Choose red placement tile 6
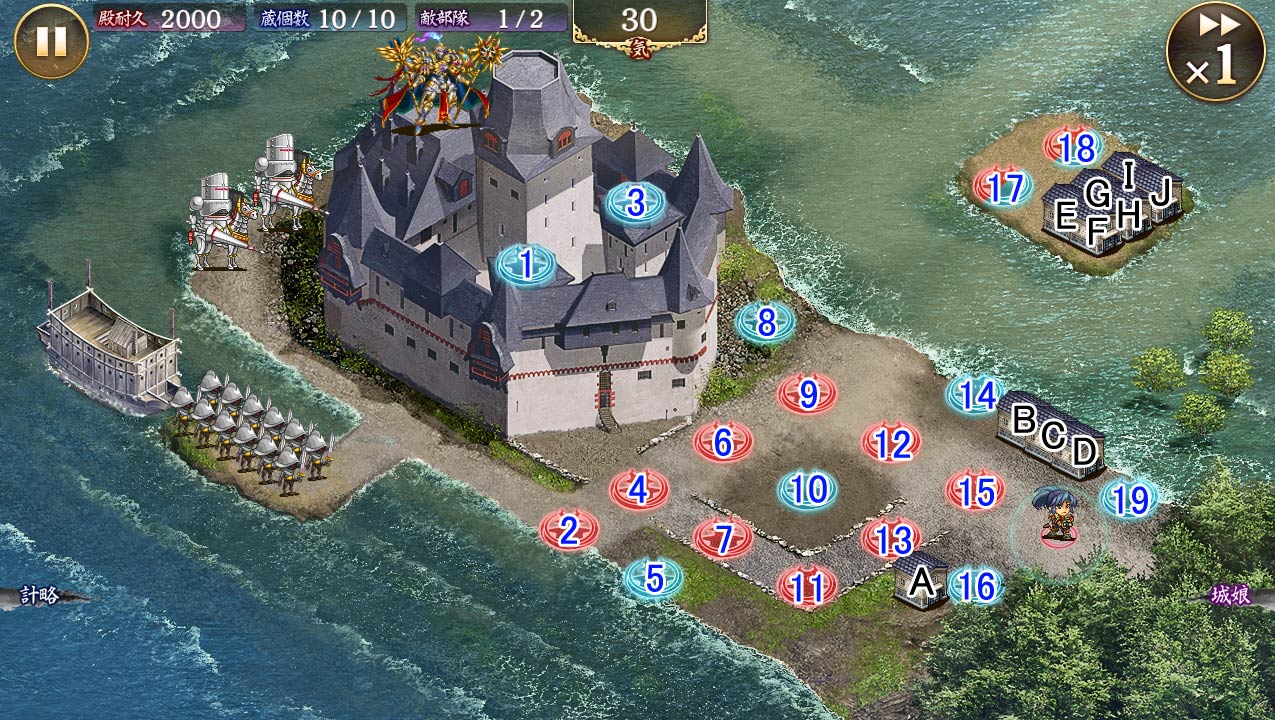Screen dimensions: 1275x720 pos(723,440)
